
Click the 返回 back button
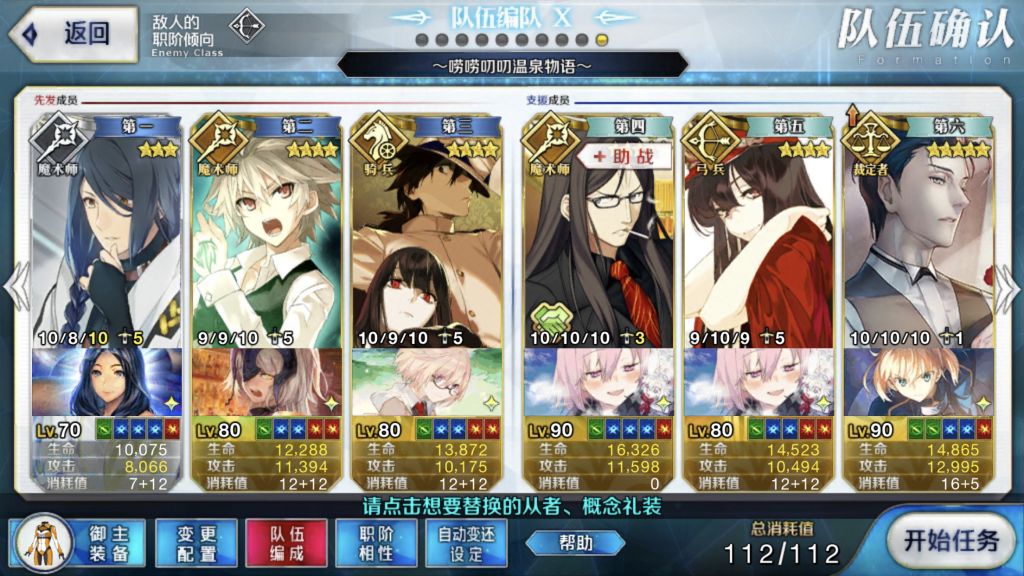point(72,33)
